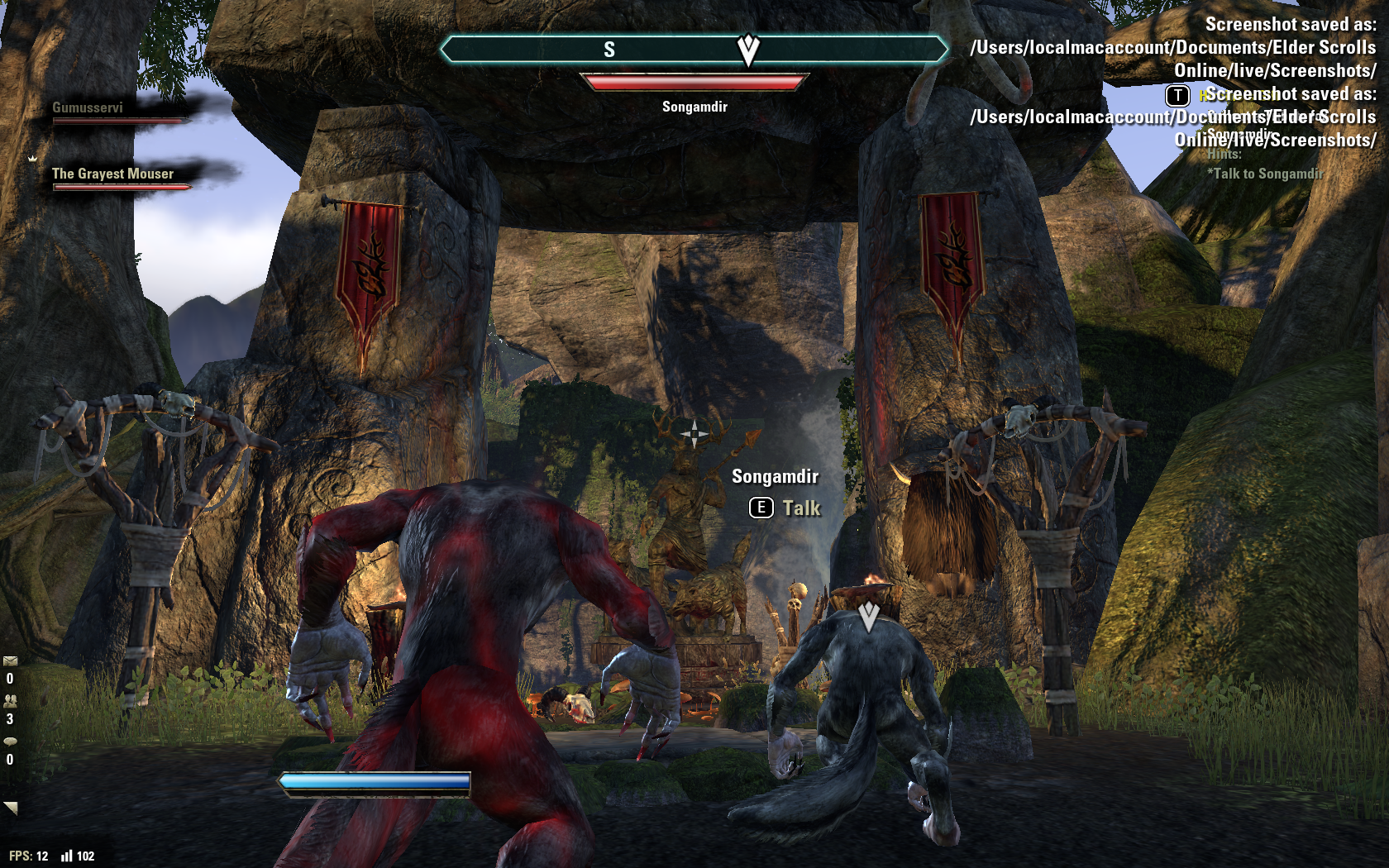Viewport: 1389px width, 868px height.
Task: Expand the chat window corner arrow
Action: coord(11,808)
